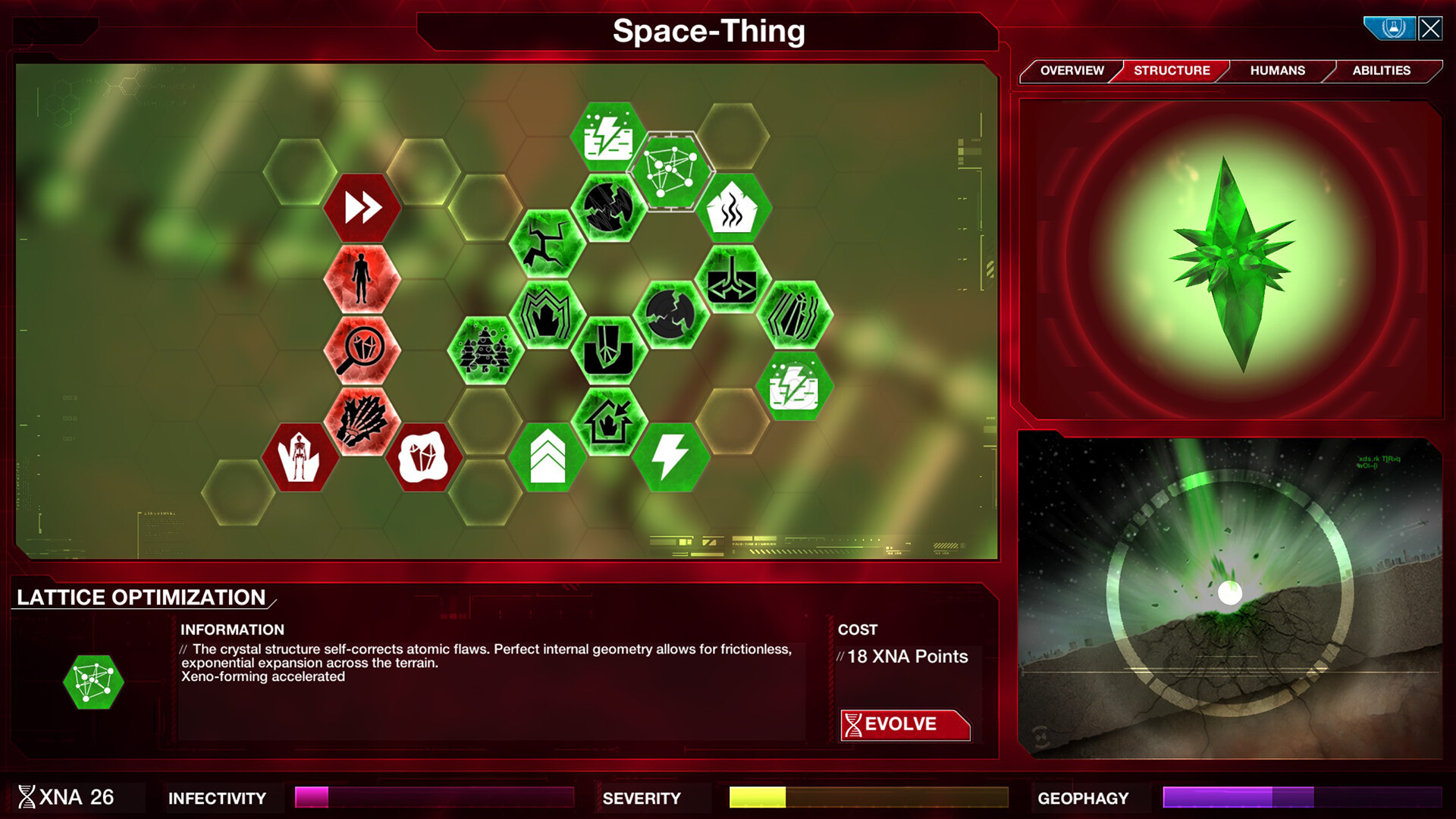Screen dimensions: 1456x819
Task: Click the Lattice Optimization icon in info panel
Action: click(x=94, y=682)
